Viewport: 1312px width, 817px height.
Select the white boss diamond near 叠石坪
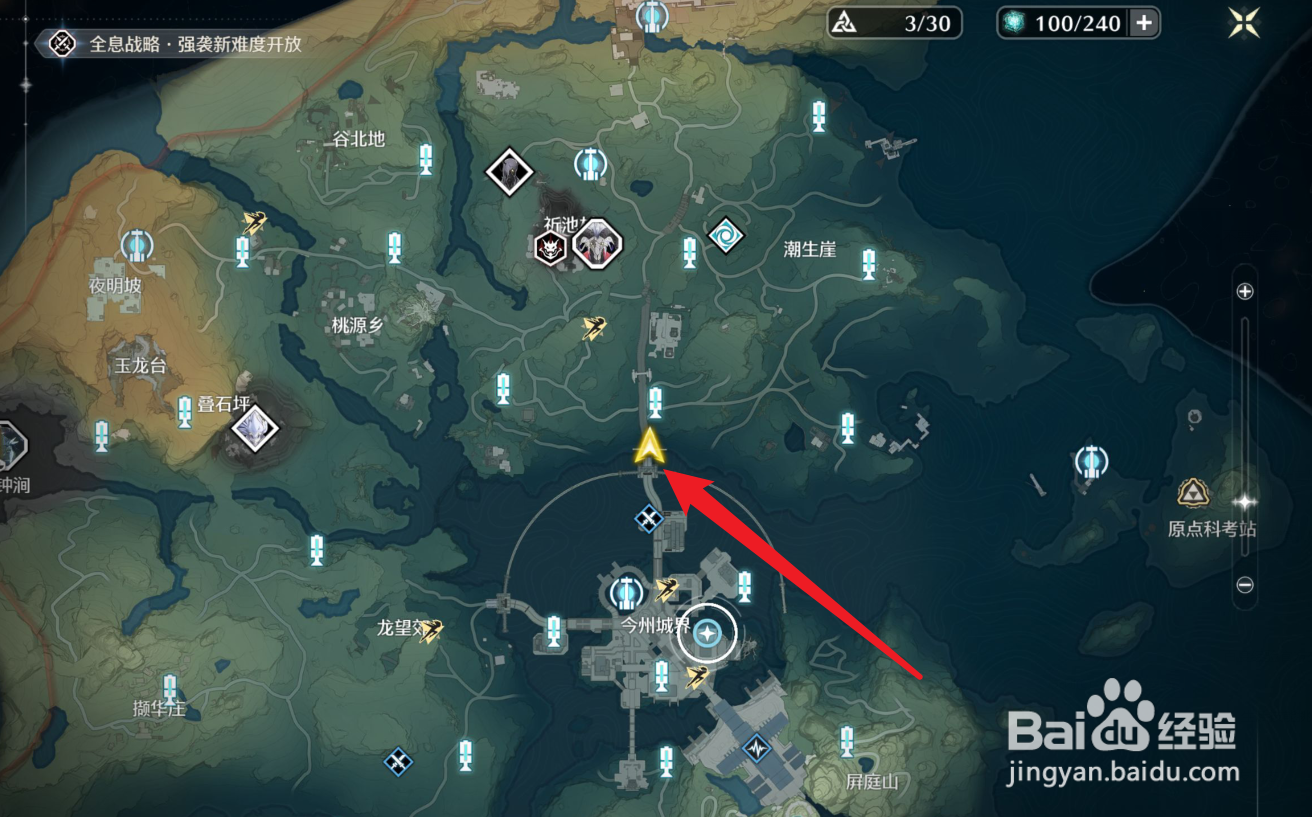254,427
